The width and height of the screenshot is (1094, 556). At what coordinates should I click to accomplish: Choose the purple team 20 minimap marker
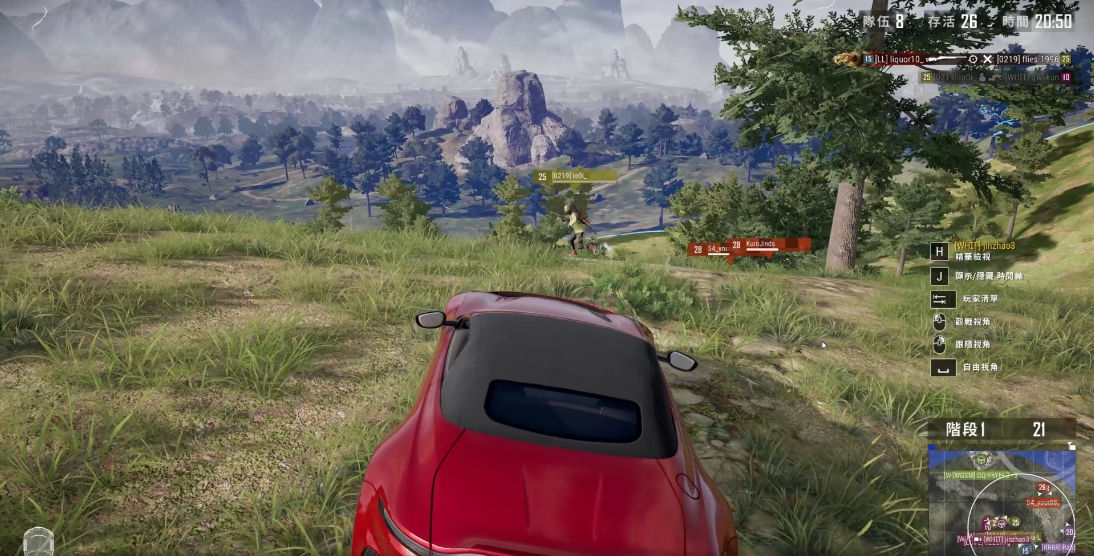pos(1069,532)
